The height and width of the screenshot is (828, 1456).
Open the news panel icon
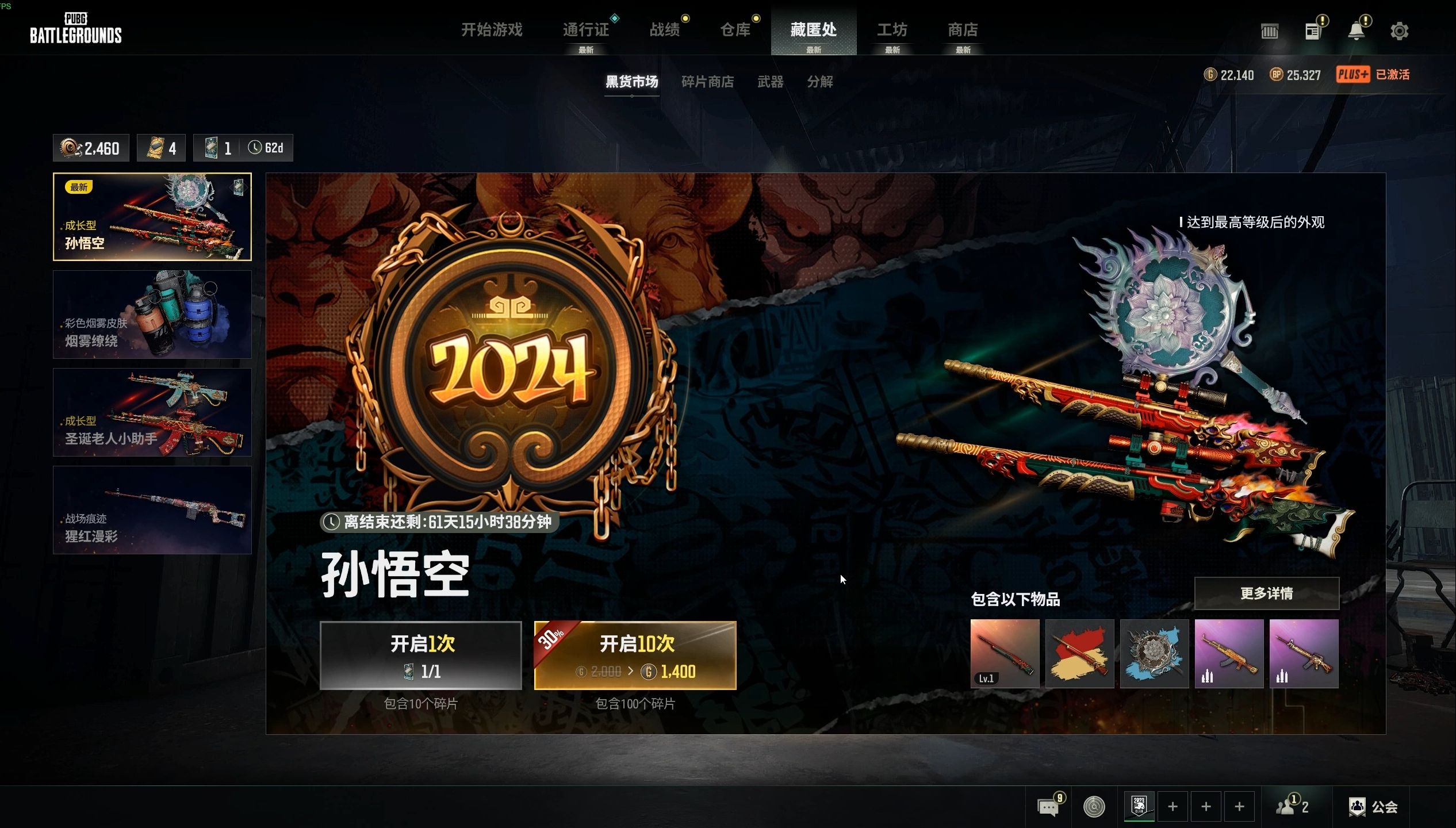[x=1313, y=31]
